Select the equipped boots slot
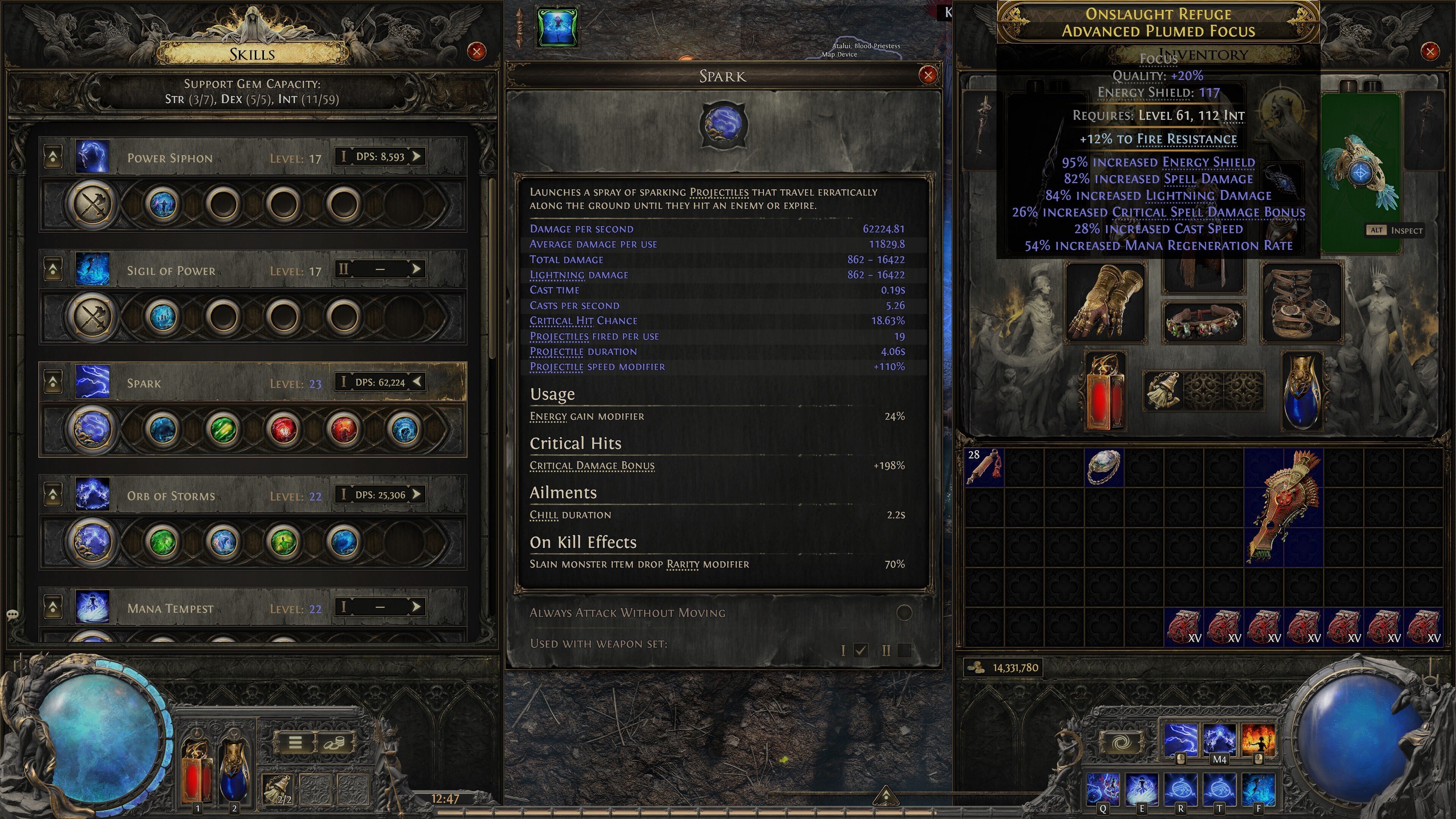 tap(1302, 303)
